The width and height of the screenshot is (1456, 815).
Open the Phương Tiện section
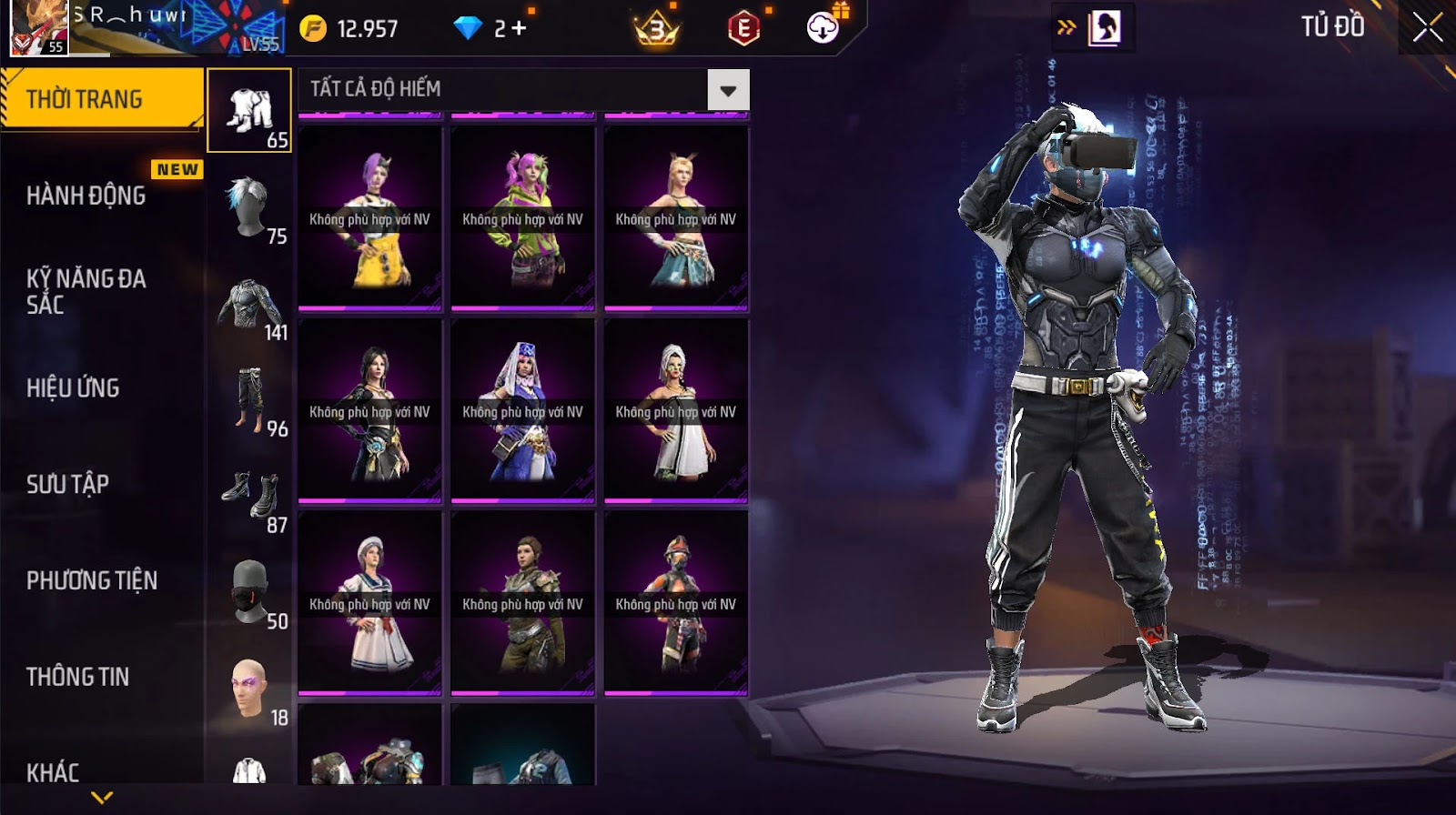pos(92,580)
